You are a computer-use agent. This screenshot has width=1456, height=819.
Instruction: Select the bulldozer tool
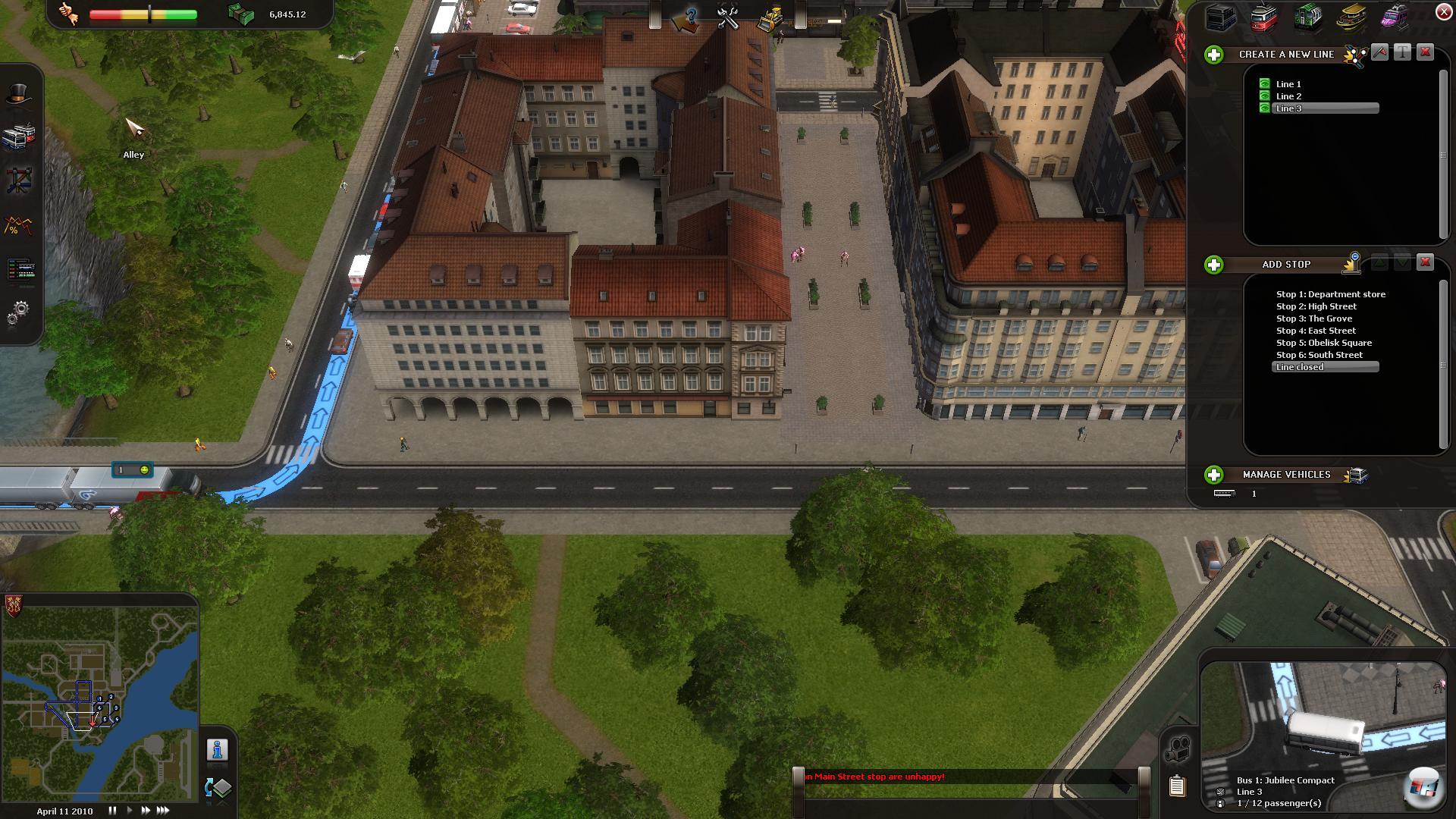(x=770, y=18)
